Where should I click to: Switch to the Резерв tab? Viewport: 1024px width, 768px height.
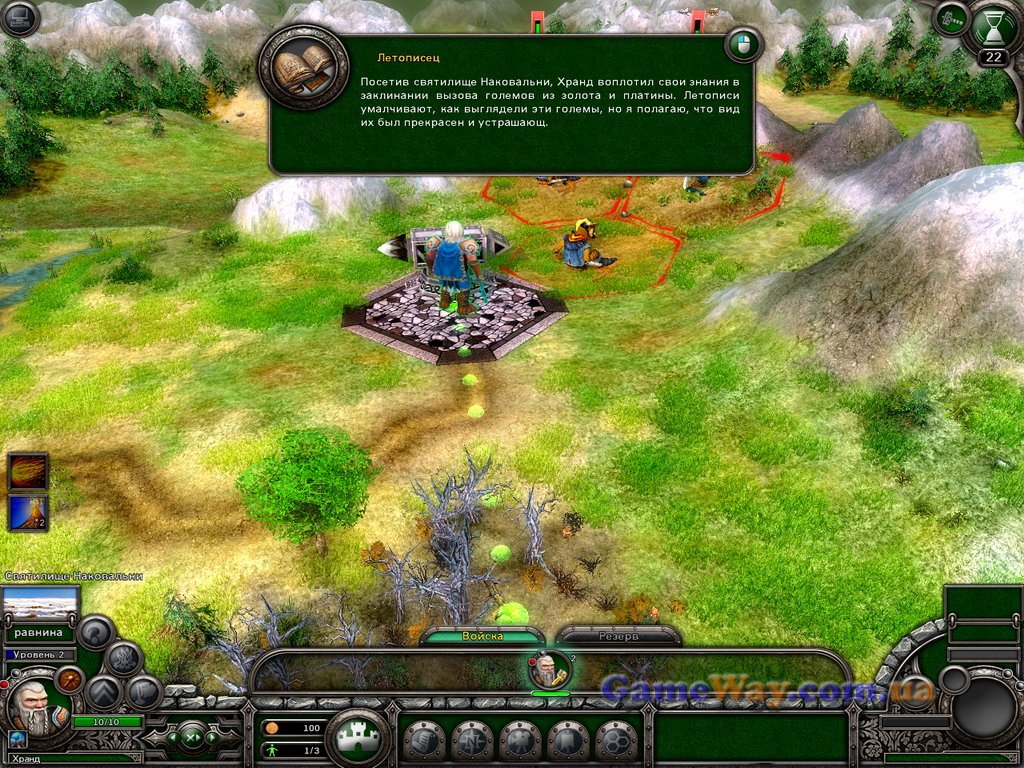[x=618, y=636]
